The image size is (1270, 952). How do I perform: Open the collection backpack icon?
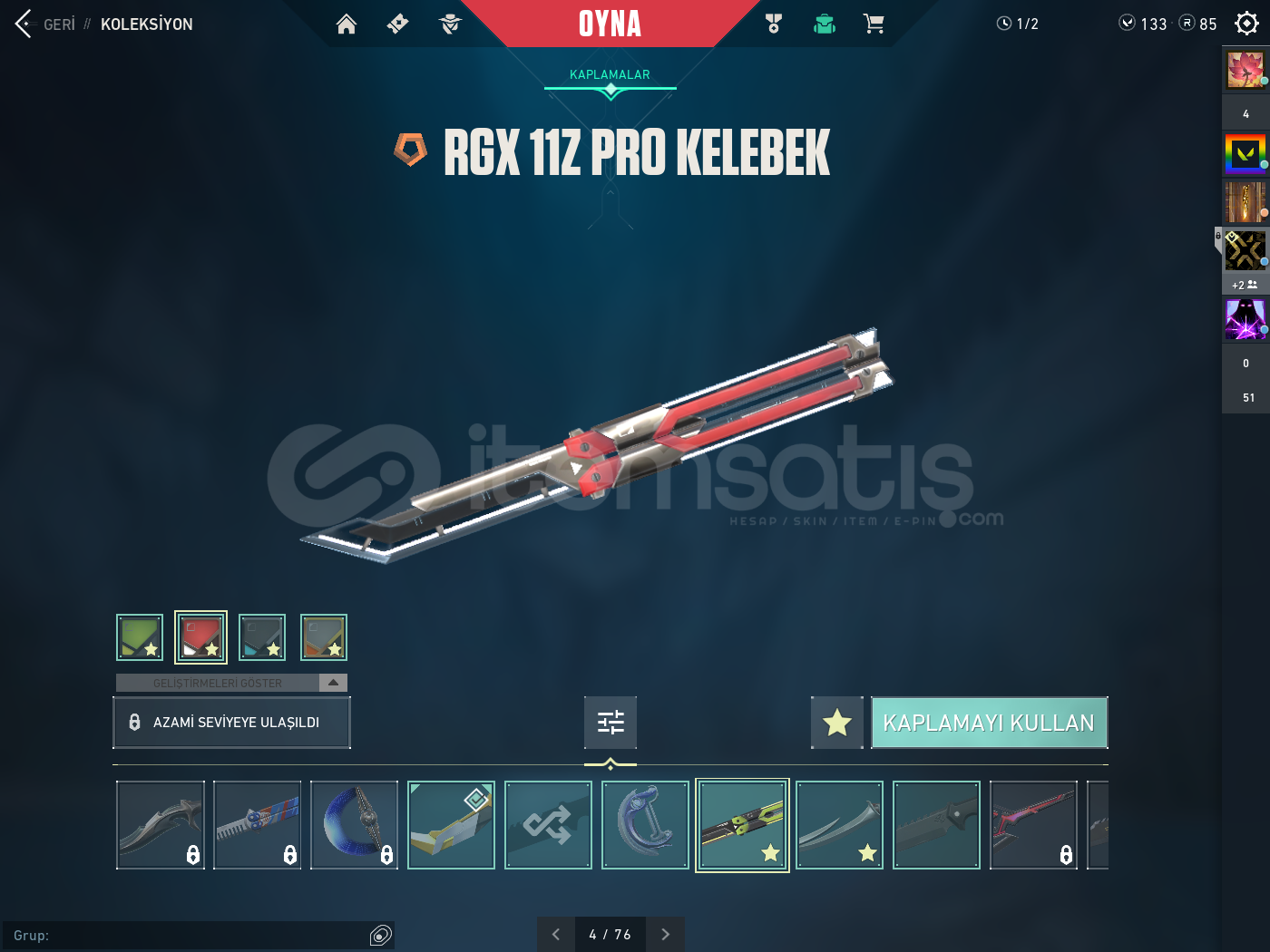point(824,24)
